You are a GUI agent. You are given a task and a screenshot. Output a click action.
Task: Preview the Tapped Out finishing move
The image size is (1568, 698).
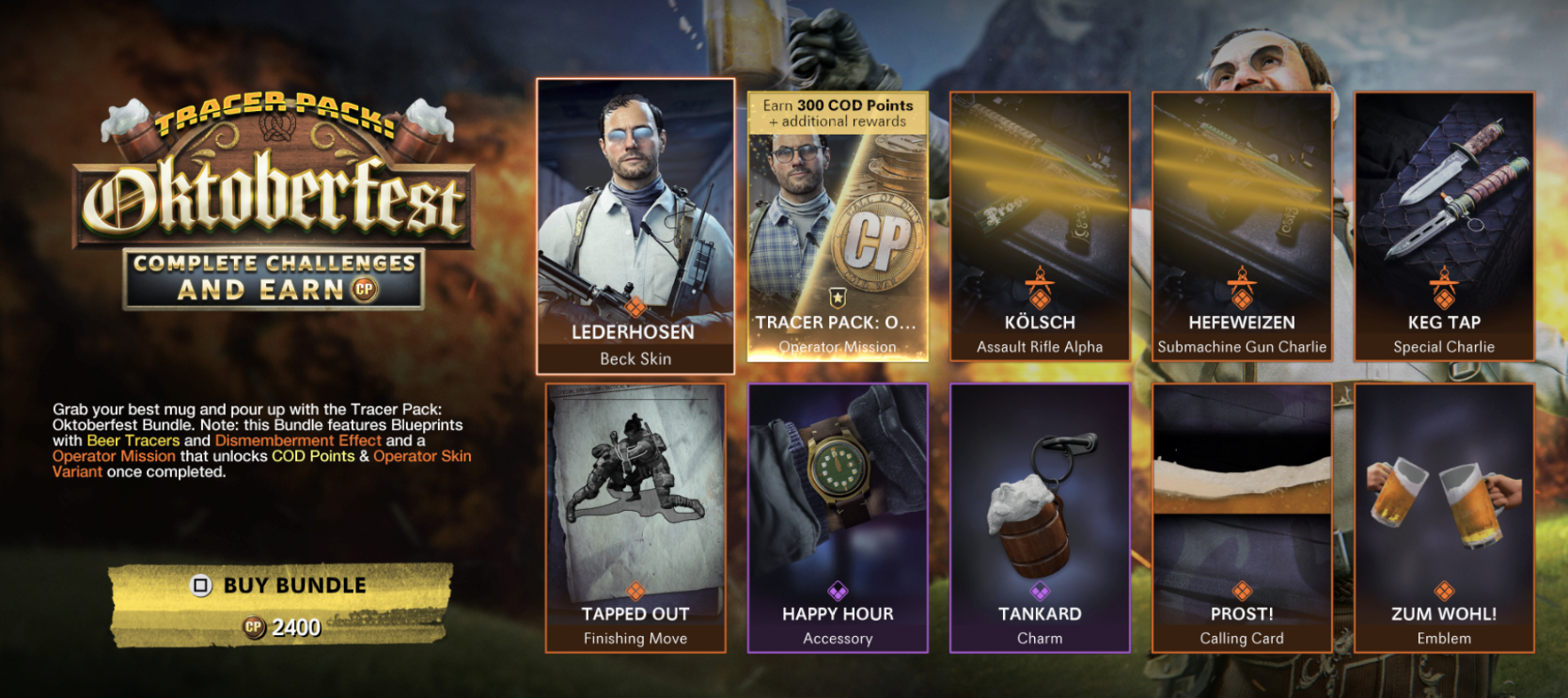[x=635, y=517]
